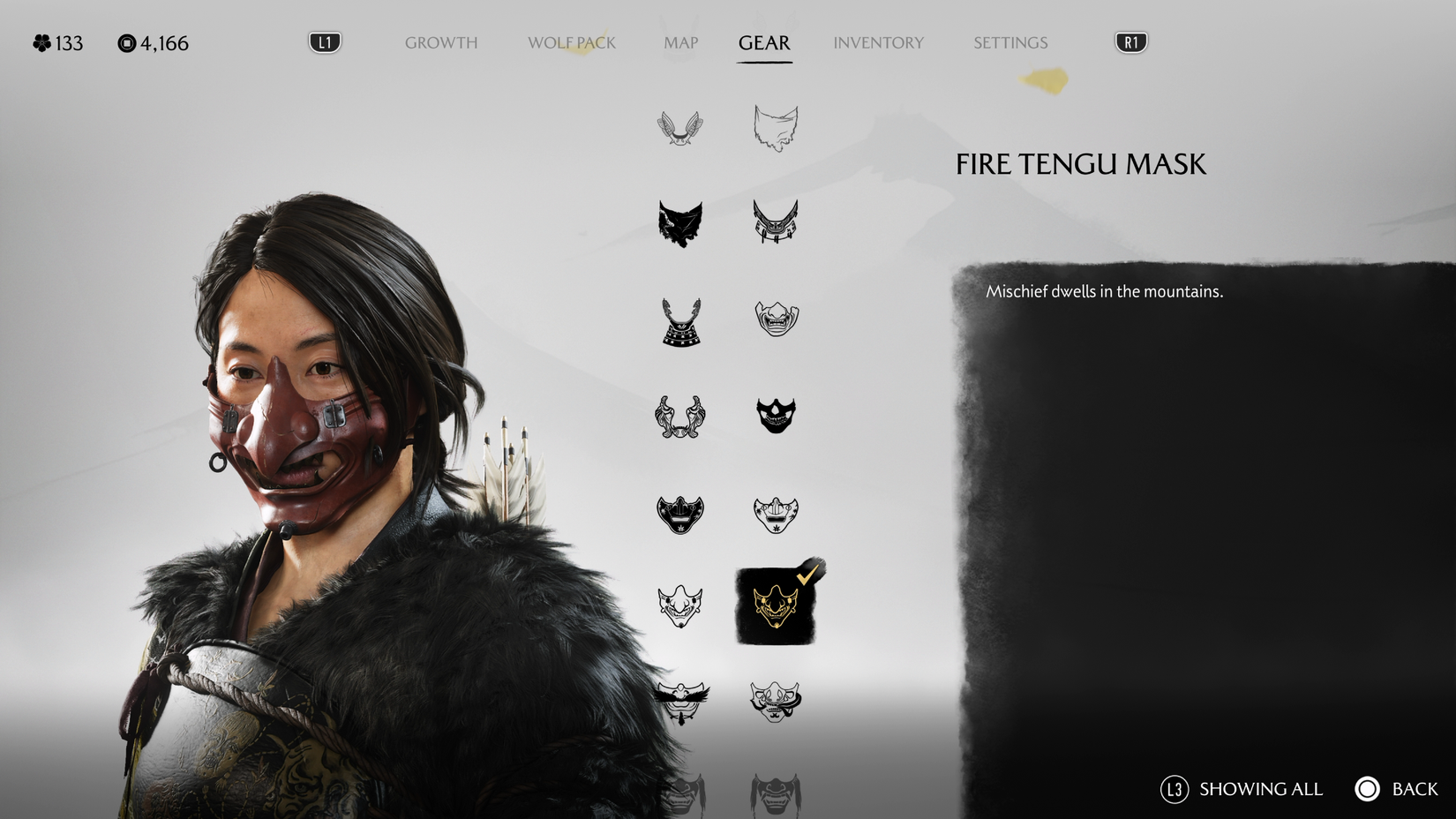Open the Map tab
1456x819 pixels.
click(679, 41)
